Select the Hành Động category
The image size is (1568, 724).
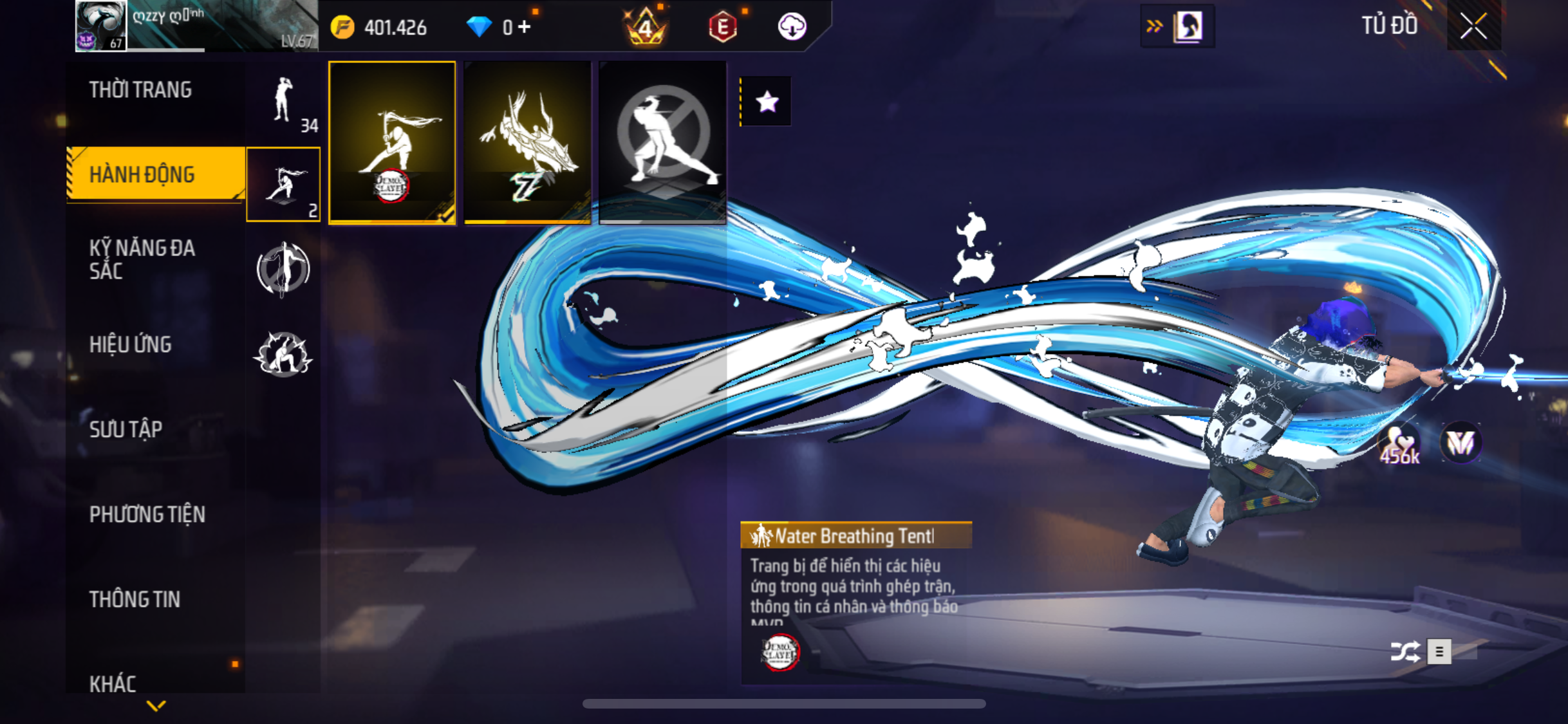[142, 174]
